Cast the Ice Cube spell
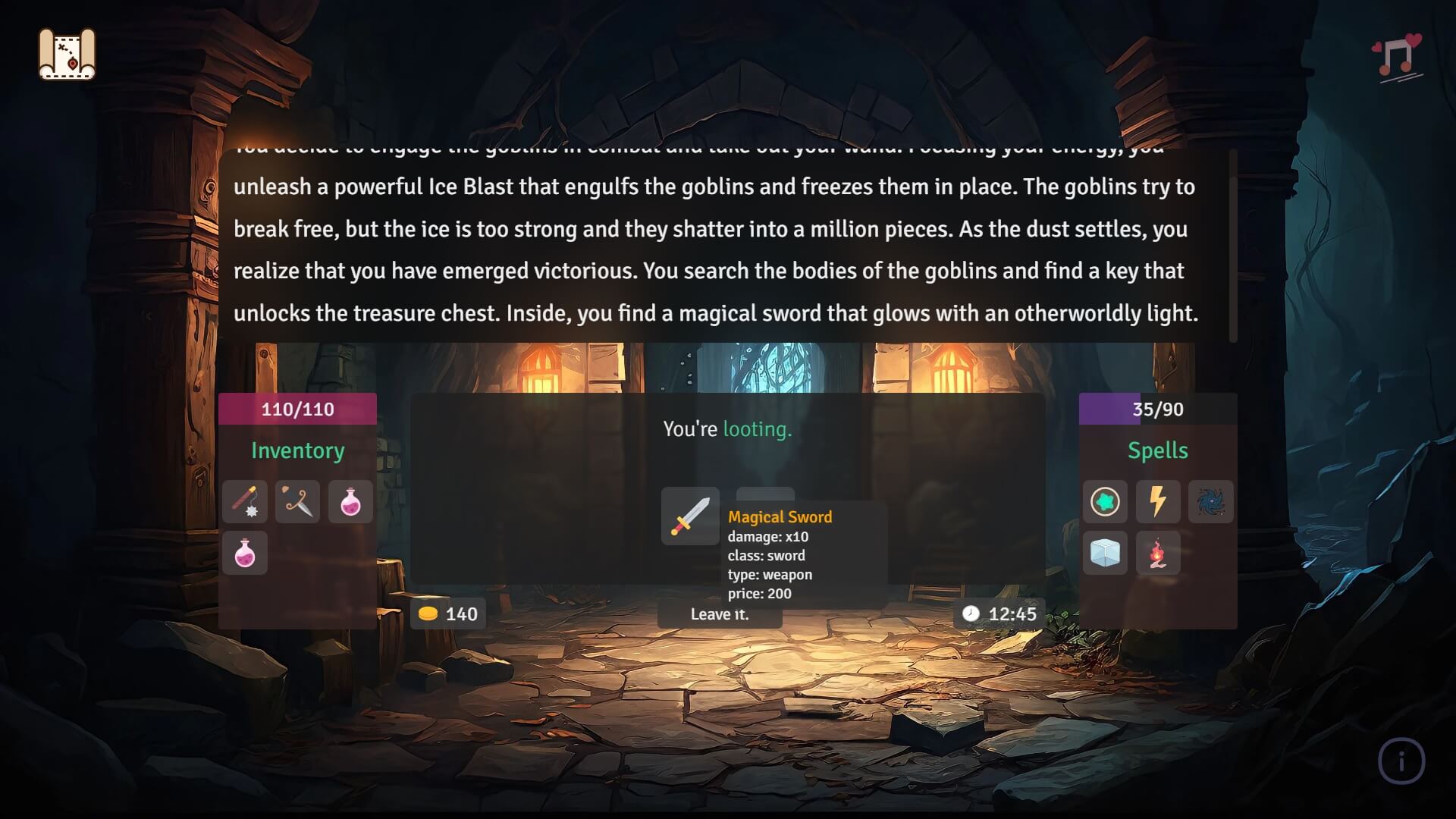Image resolution: width=1456 pixels, height=819 pixels. point(1105,554)
